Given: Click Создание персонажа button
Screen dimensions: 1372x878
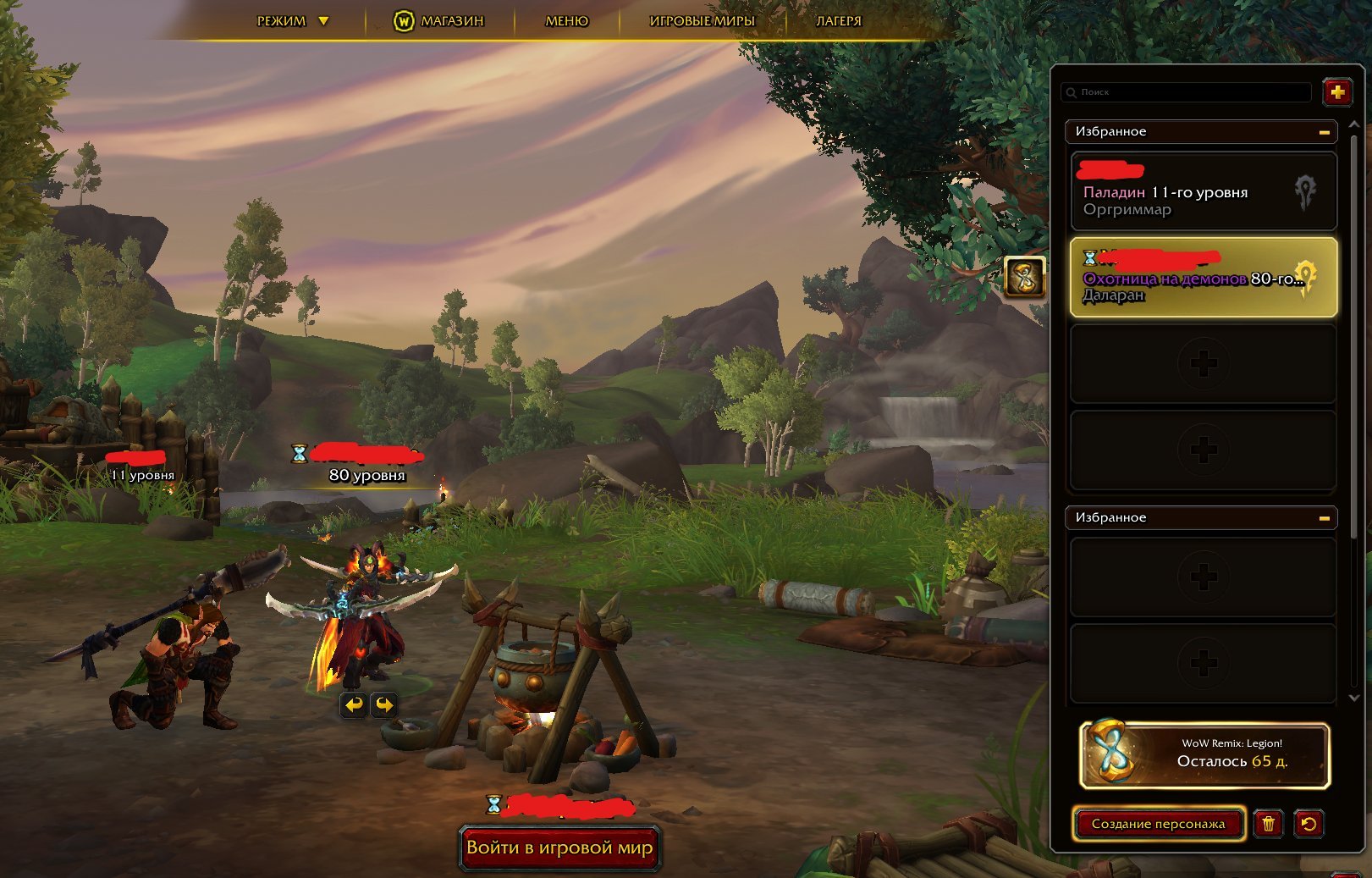Looking at the screenshot, I should pos(1158,824).
